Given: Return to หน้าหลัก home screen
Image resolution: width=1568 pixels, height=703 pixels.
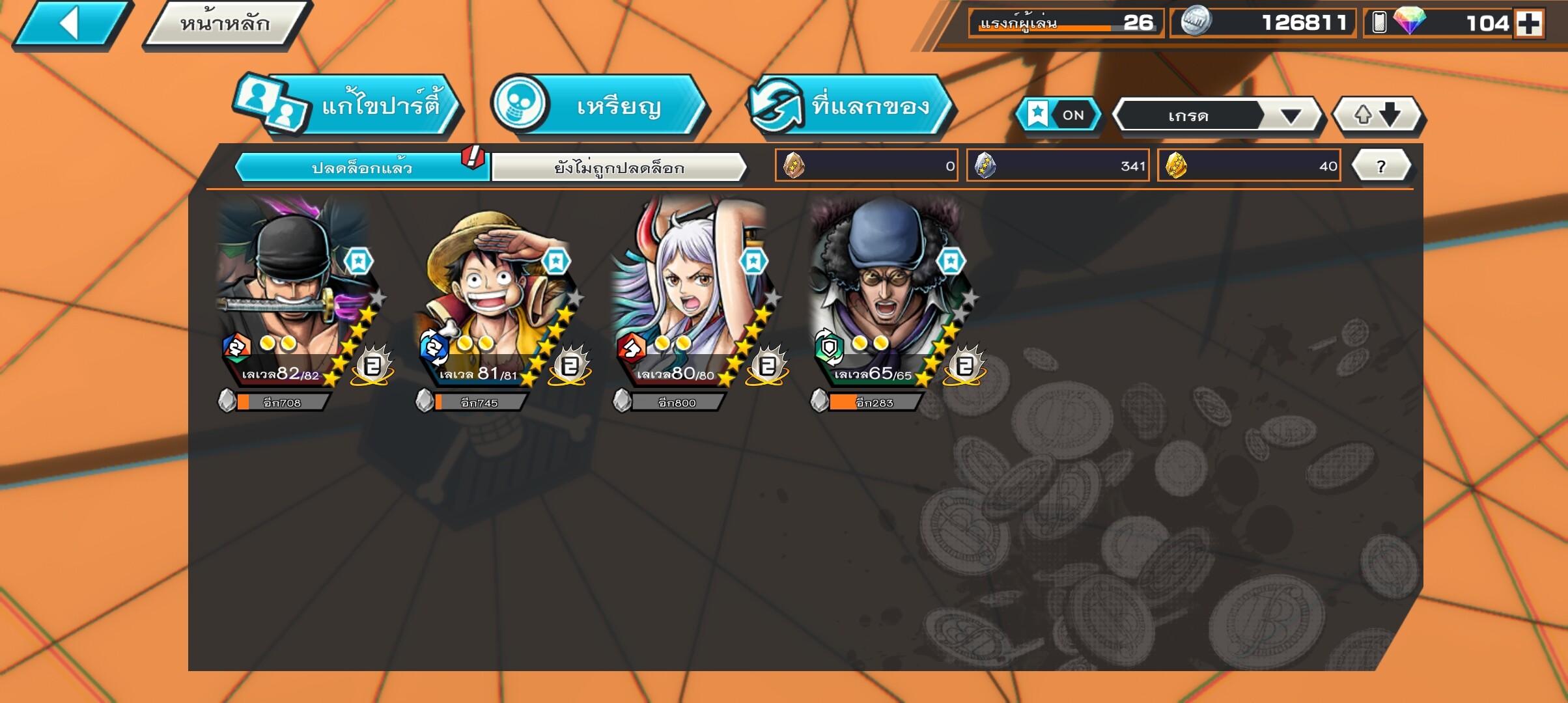Looking at the screenshot, I should tap(225, 25).
